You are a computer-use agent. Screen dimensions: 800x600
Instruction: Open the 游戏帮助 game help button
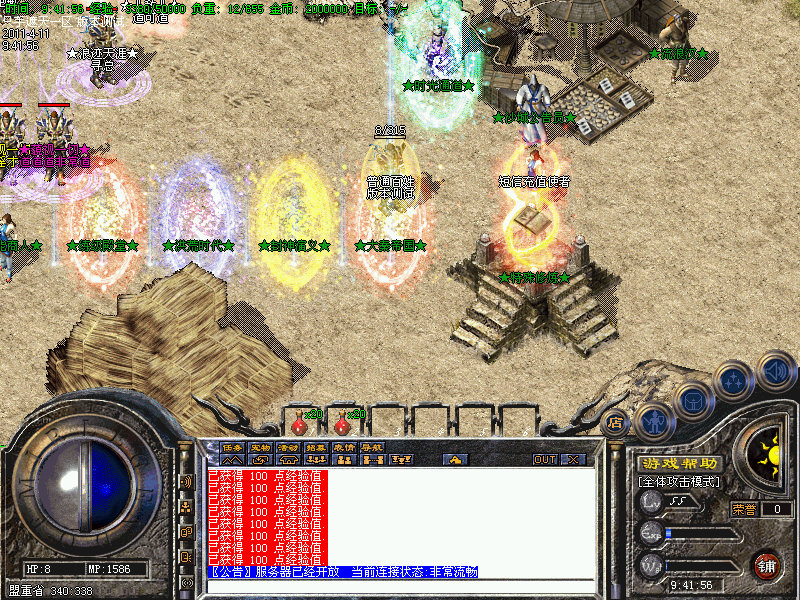coord(679,464)
